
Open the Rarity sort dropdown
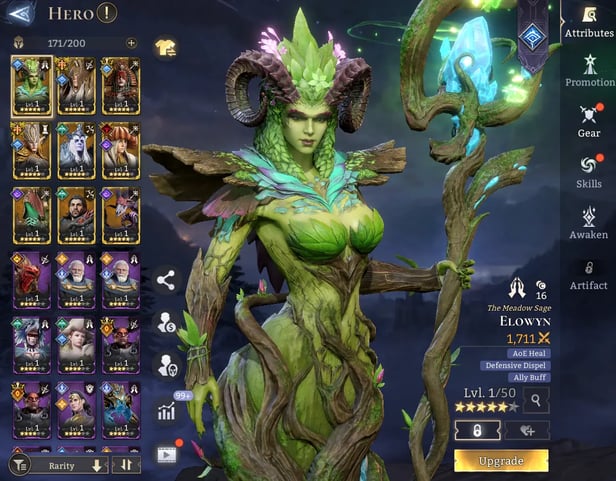[x=60, y=465]
